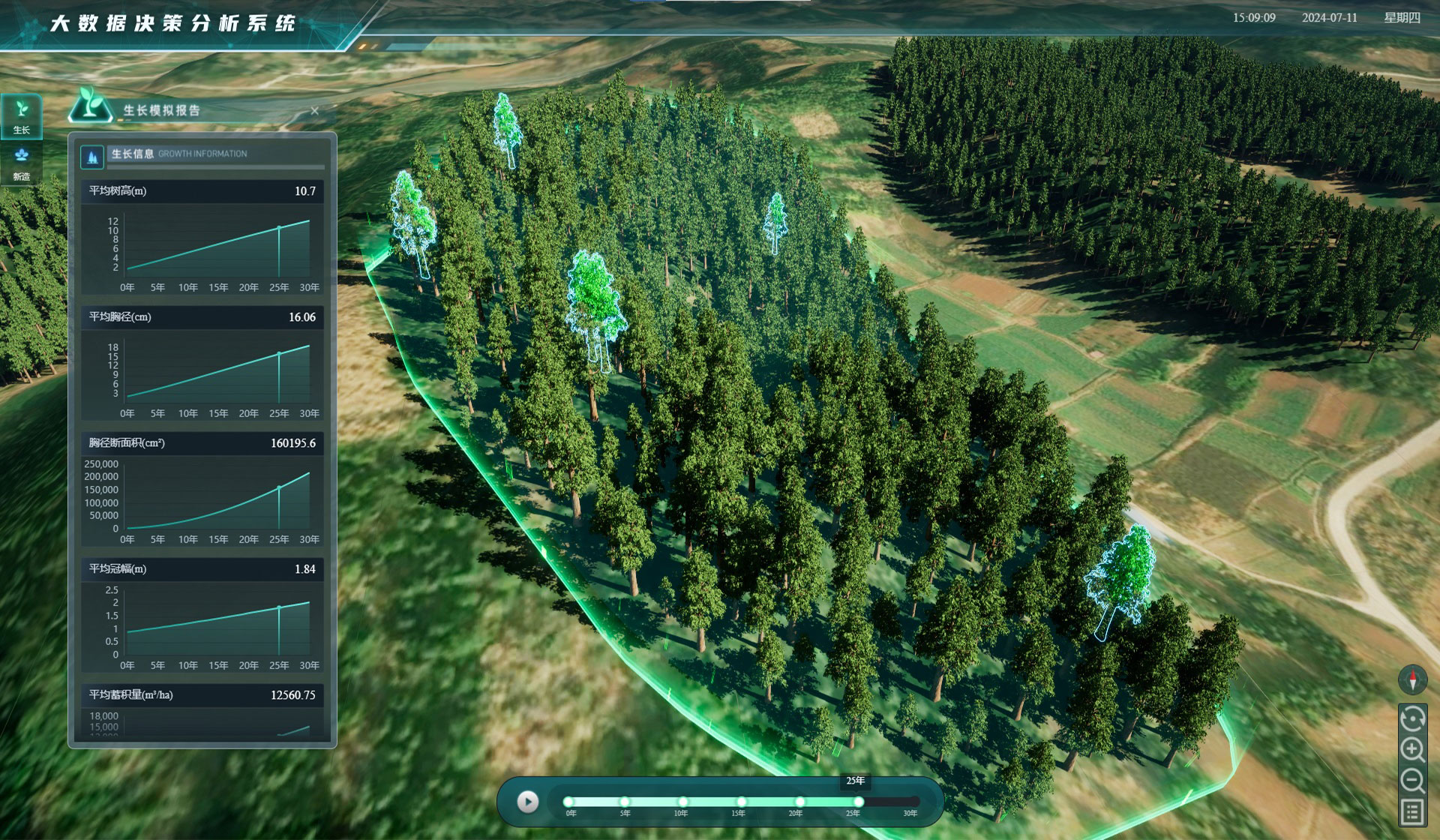Click the compass to reset north
The width and height of the screenshot is (1440, 840).
point(1412,679)
